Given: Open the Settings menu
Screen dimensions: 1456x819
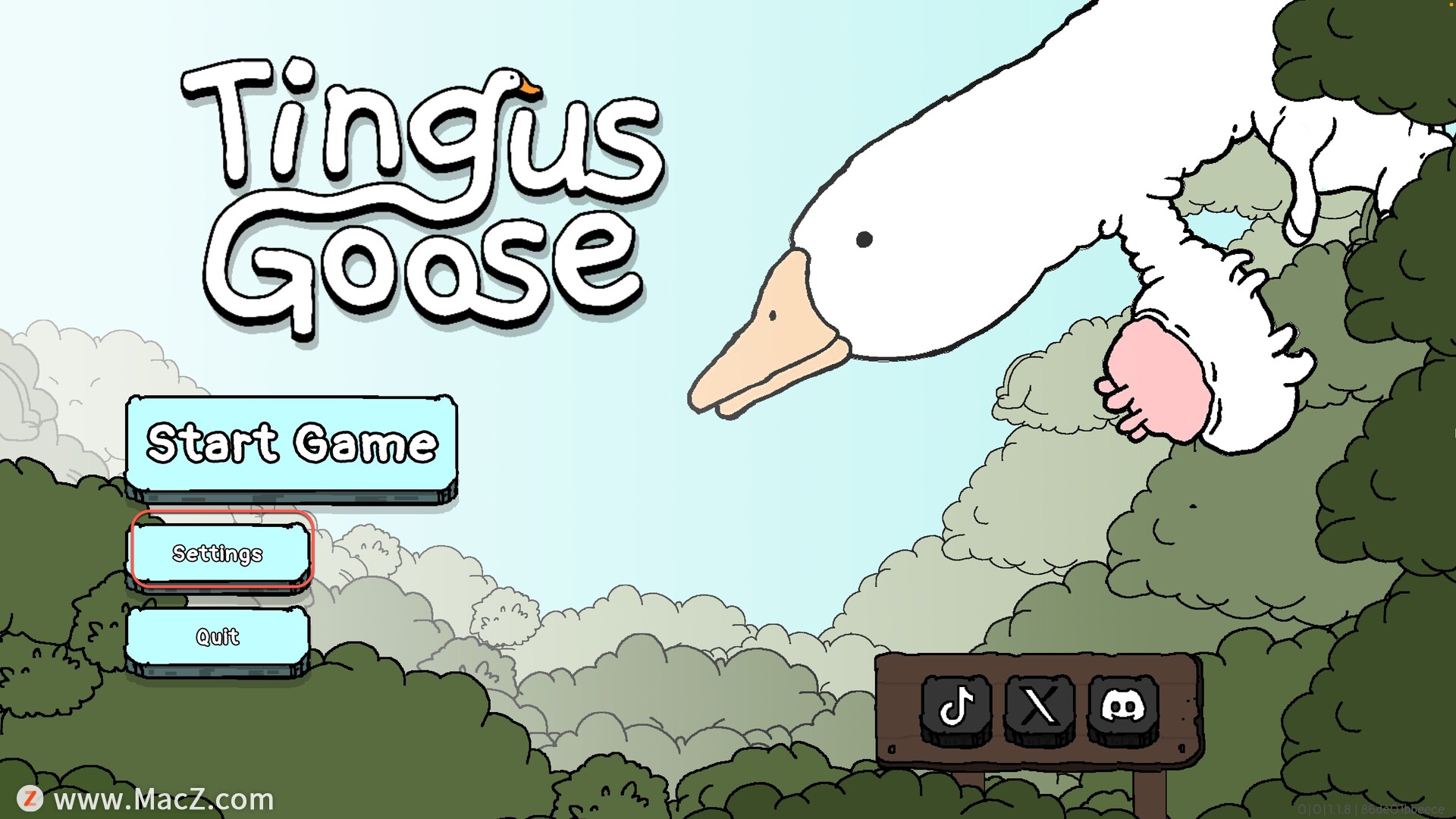Looking at the screenshot, I should tap(218, 554).
